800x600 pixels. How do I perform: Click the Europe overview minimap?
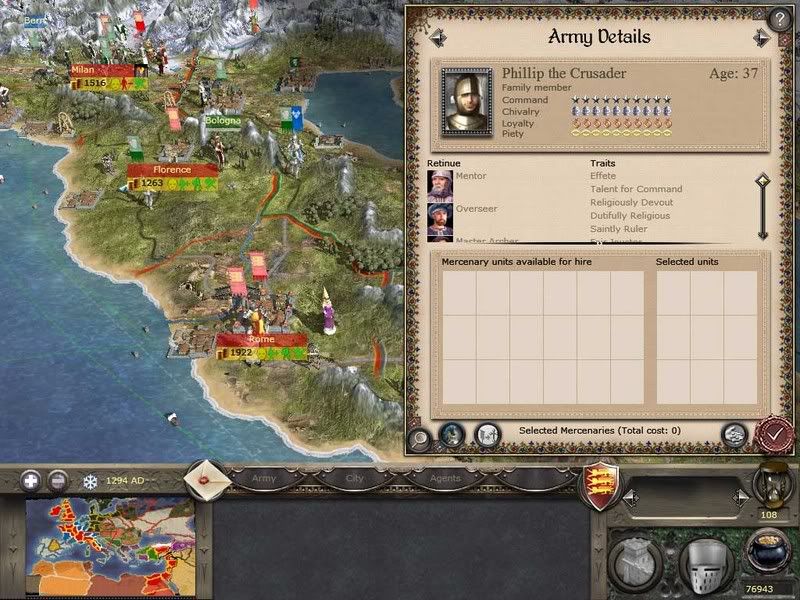point(110,543)
